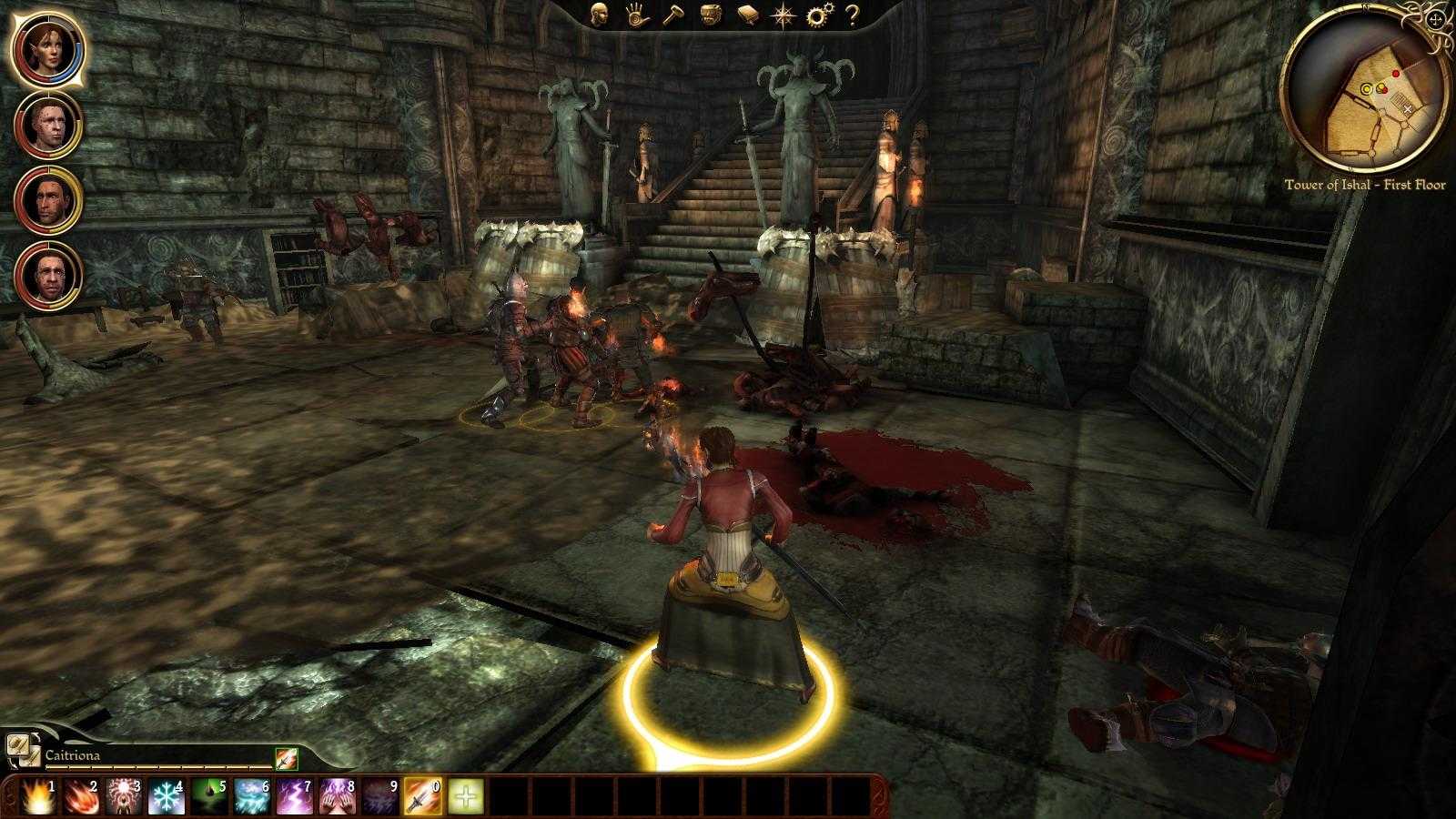Open the spells and talents hand icon
The width and height of the screenshot is (1456, 819).
pyautogui.click(x=636, y=15)
